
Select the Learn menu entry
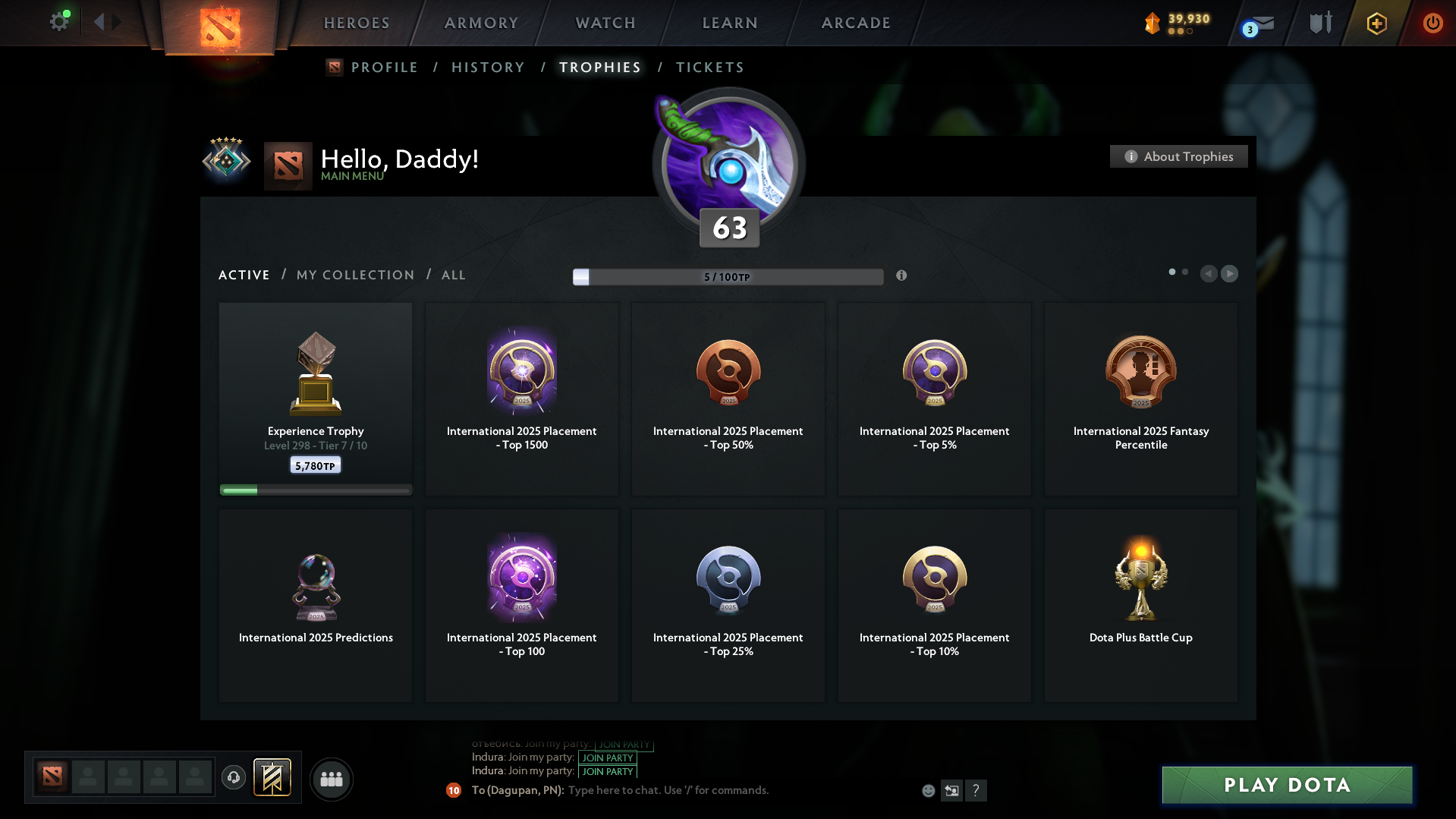tap(730, 23)
